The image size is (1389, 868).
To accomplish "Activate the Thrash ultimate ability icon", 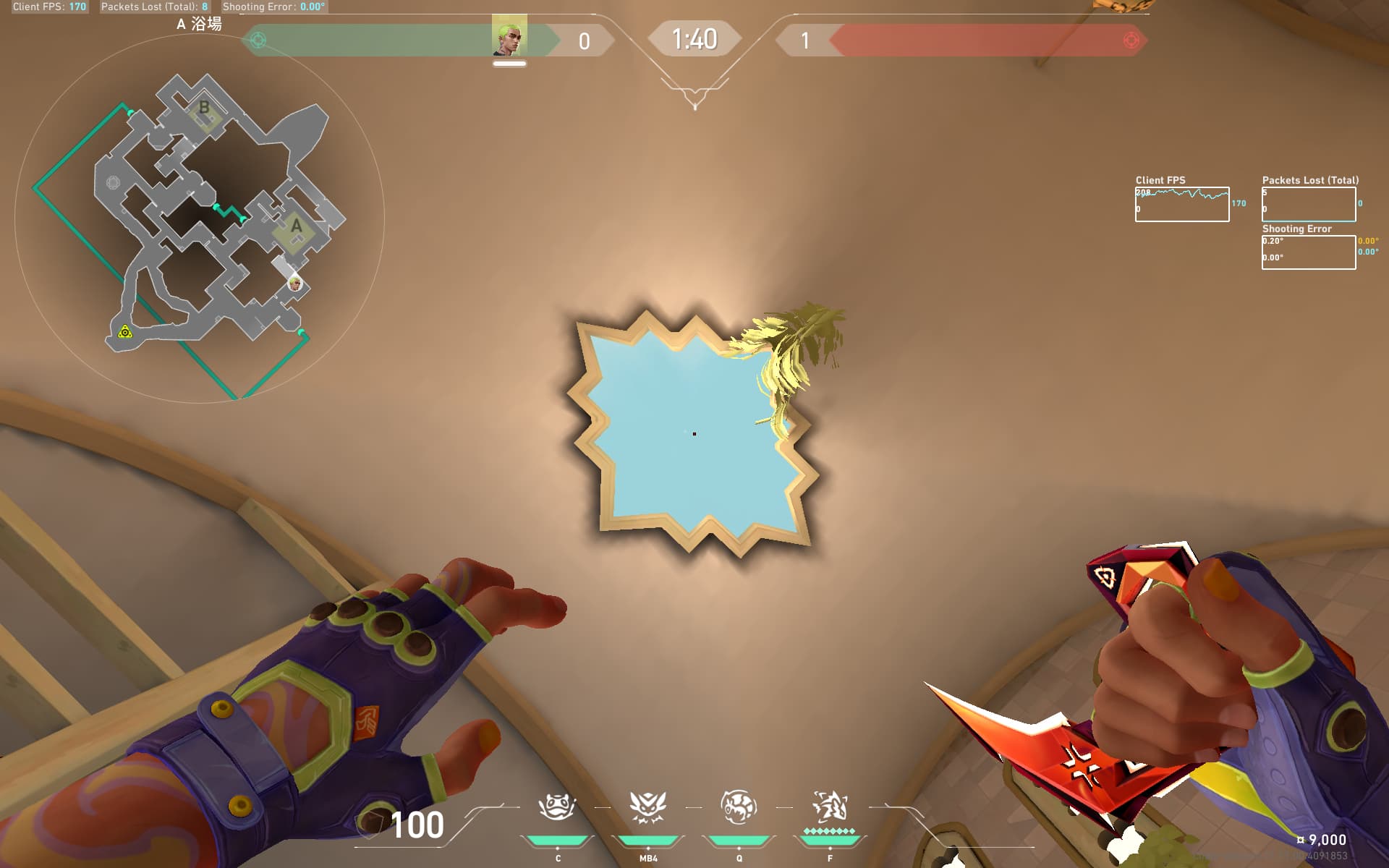I will tap(830, 807).
